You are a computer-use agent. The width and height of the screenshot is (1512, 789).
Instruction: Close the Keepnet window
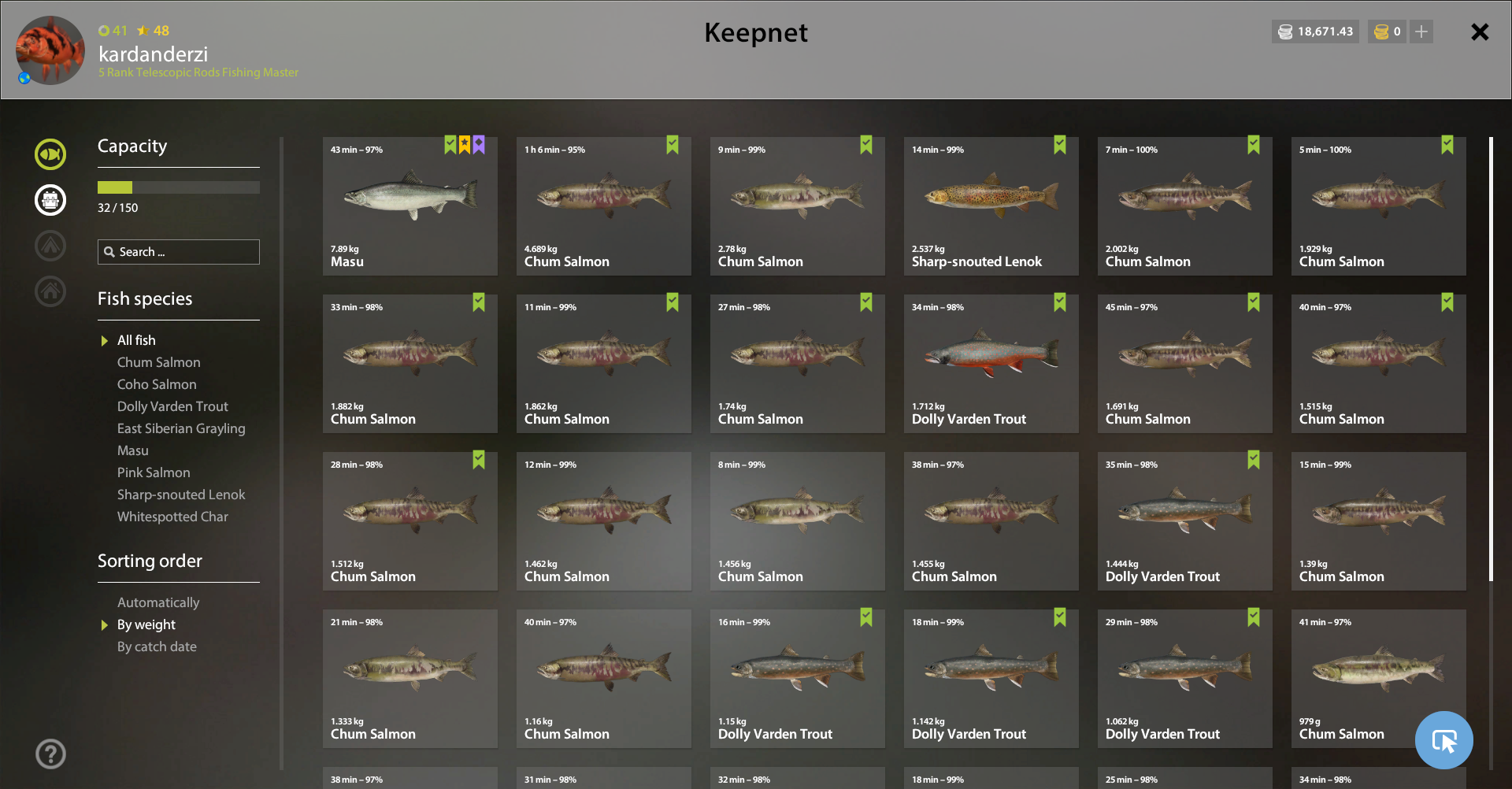1480,32
